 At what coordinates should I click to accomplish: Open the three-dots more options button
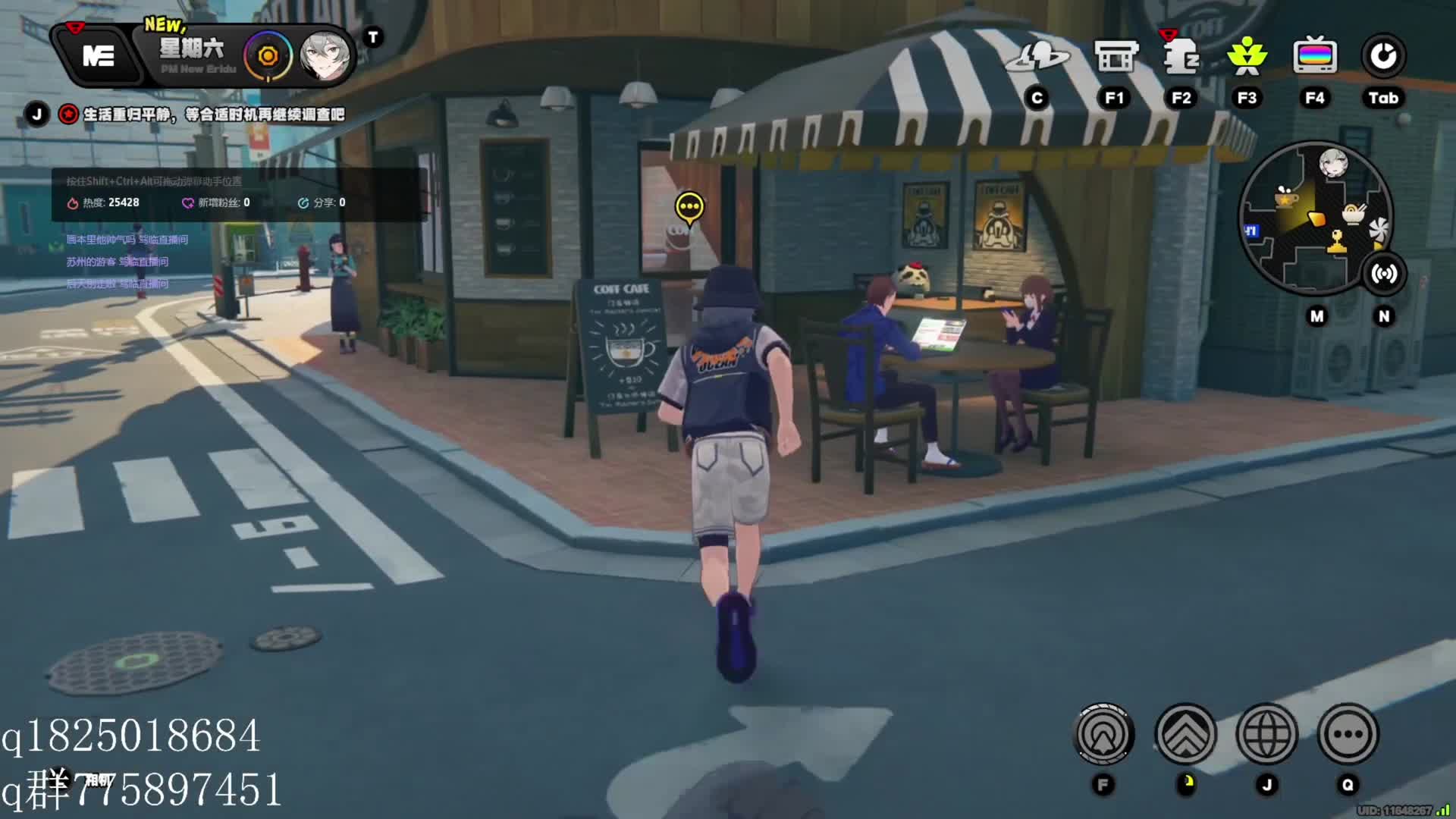point(1348,734)
